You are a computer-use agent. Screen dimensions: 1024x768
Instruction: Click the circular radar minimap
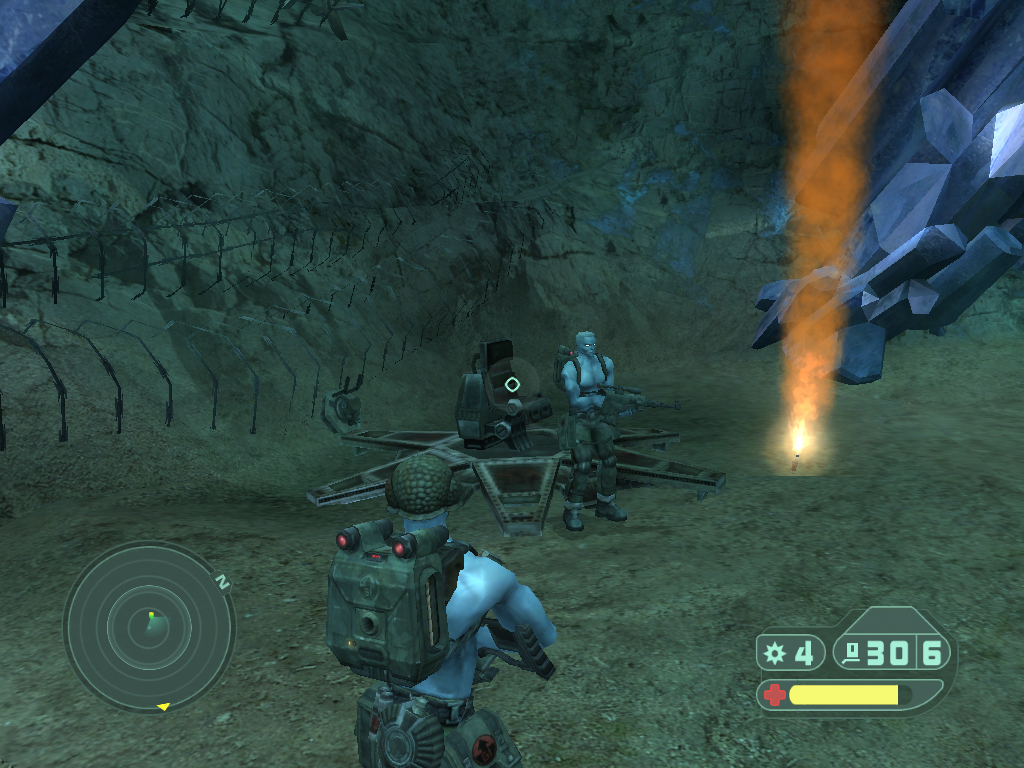(x=149, y=626)
